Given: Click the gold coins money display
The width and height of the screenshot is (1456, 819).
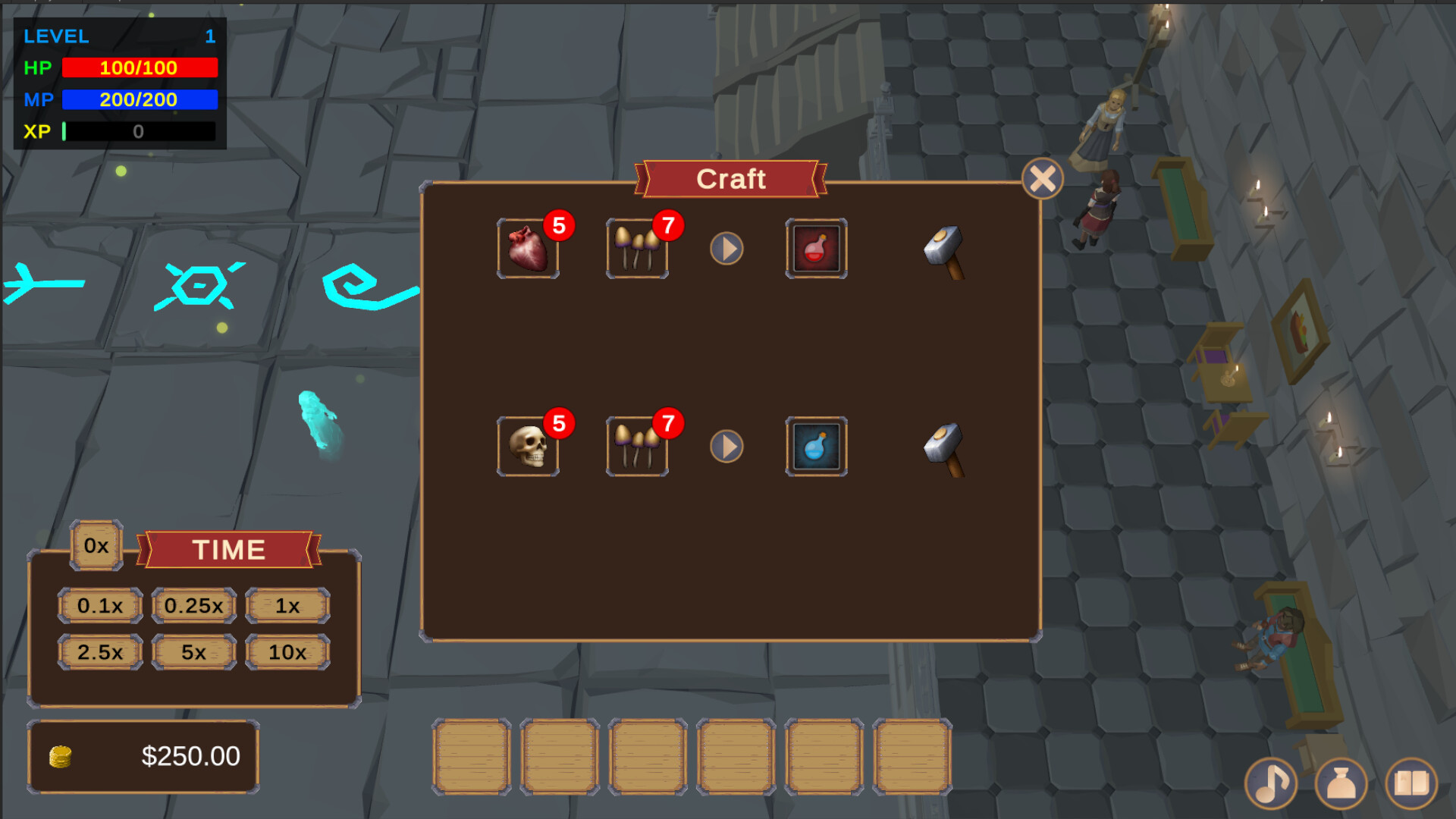Looking at the screenshot, I should 143,756.
